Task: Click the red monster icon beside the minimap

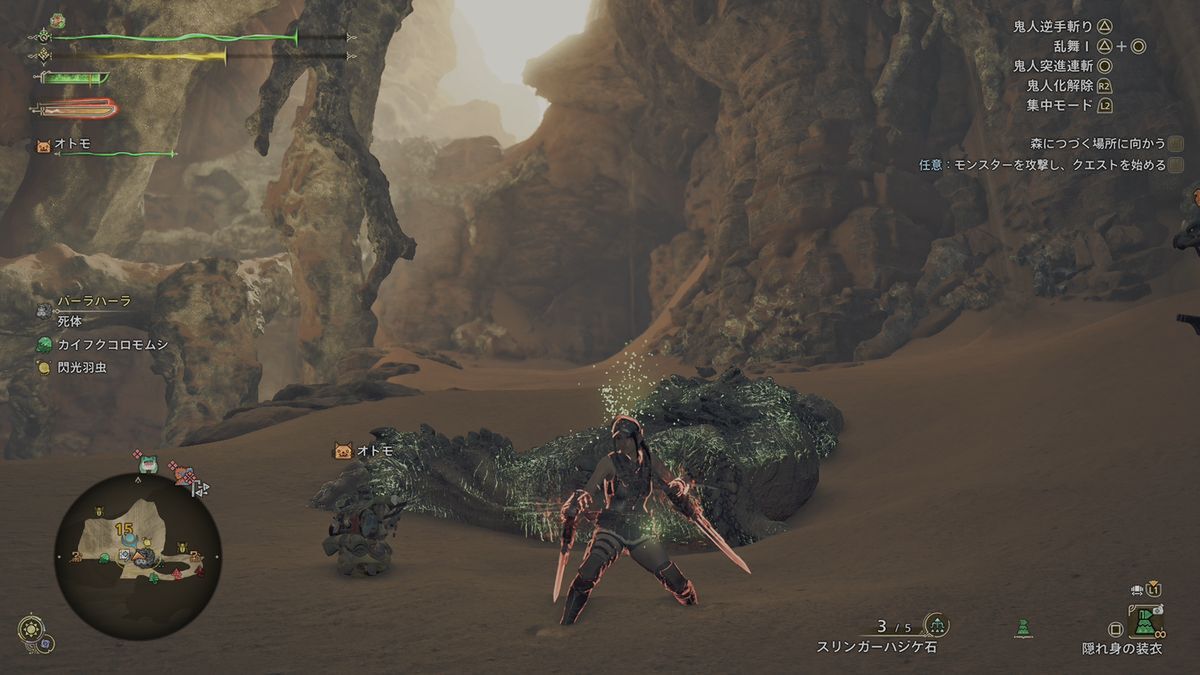Action: click(186, 476)
